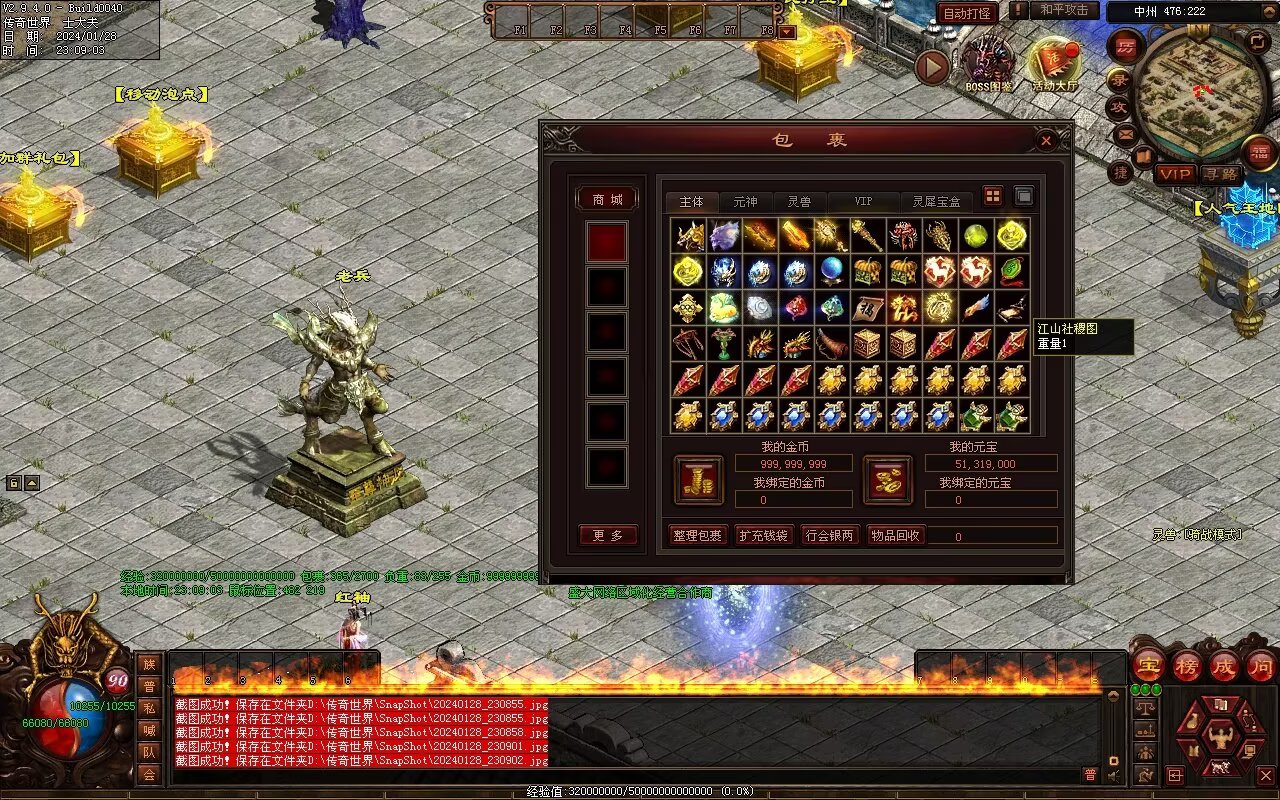
Task: Select the 福 scroll item in the bag
Action: [x=868, y=307]
